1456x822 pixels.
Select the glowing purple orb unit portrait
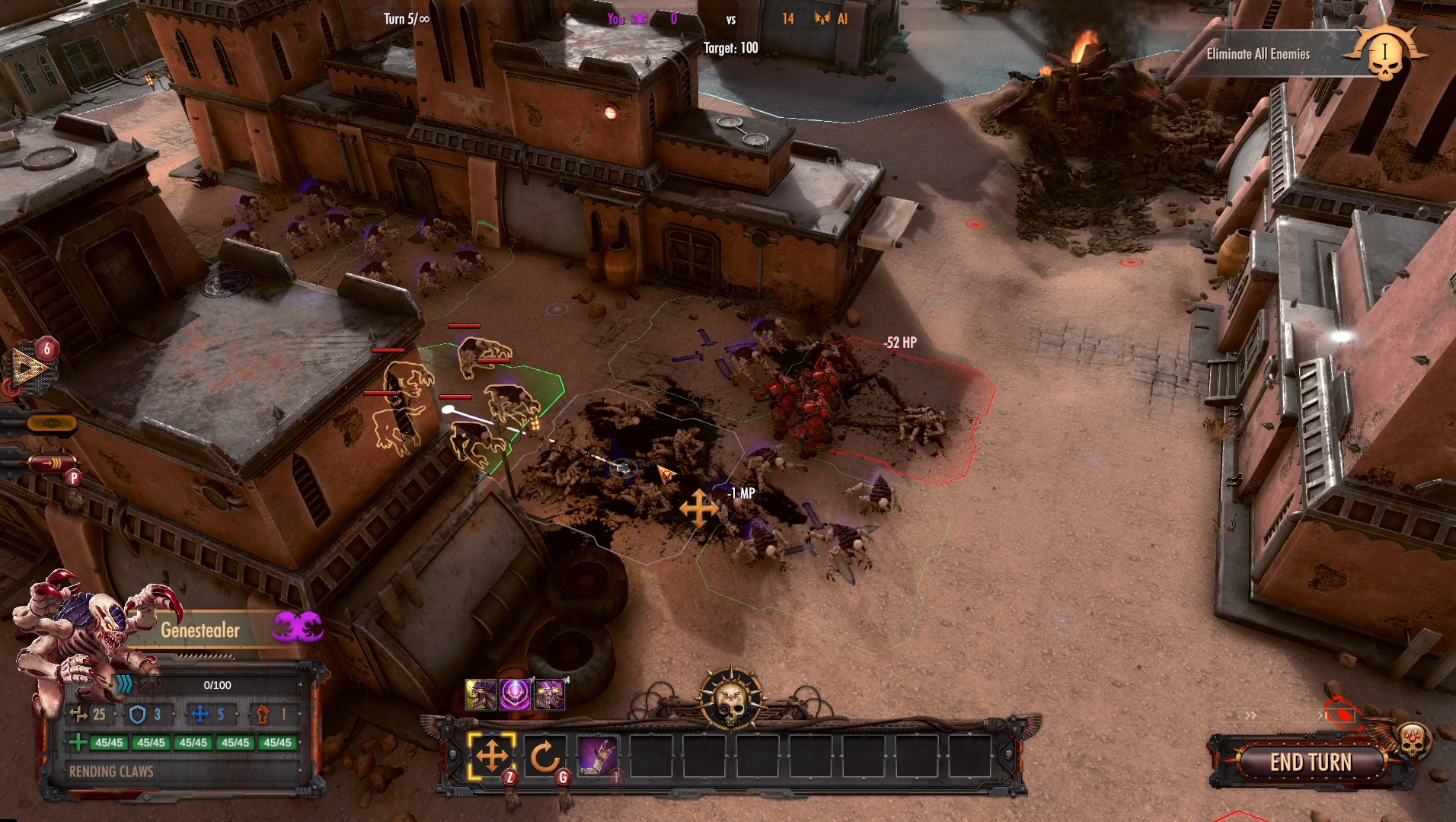click(x=516, y=694)
